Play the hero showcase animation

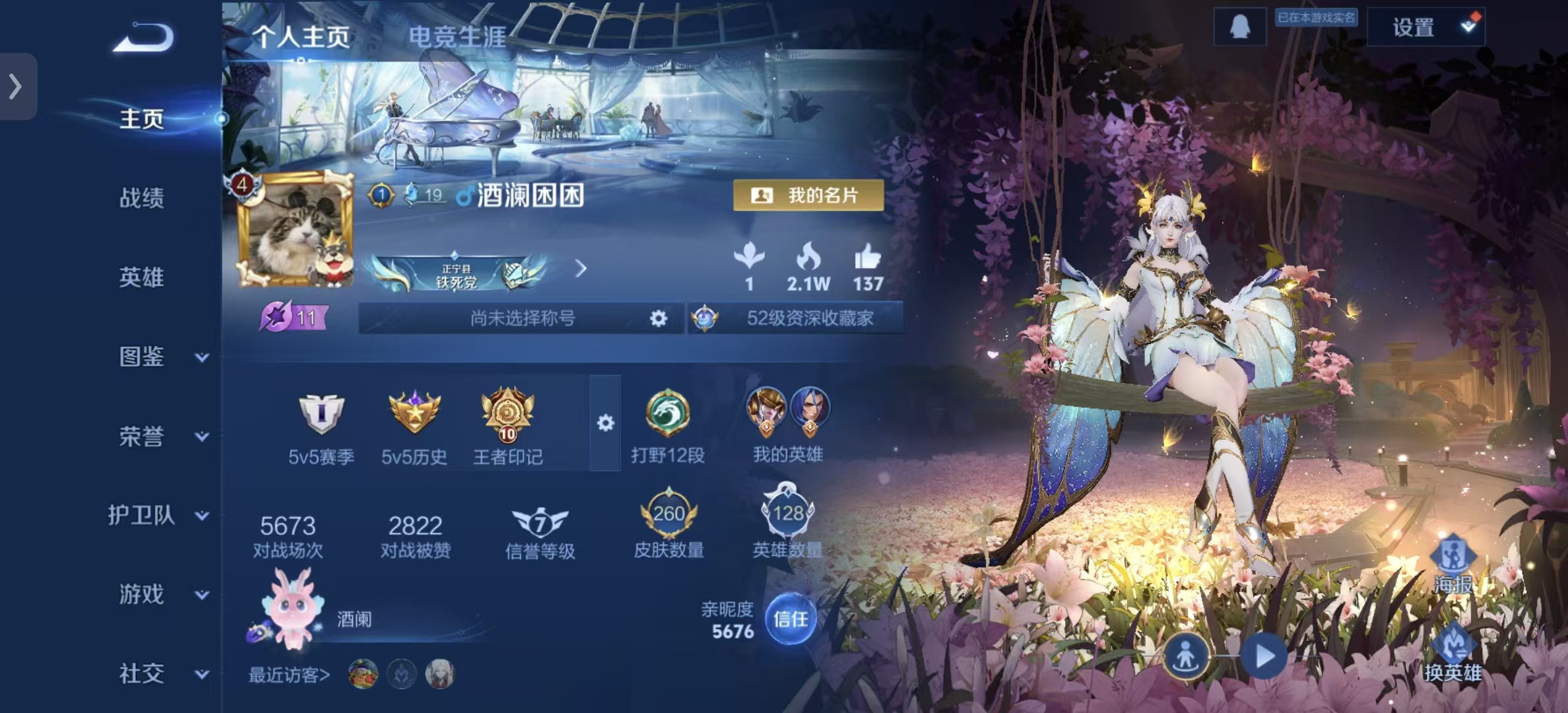1264,656
